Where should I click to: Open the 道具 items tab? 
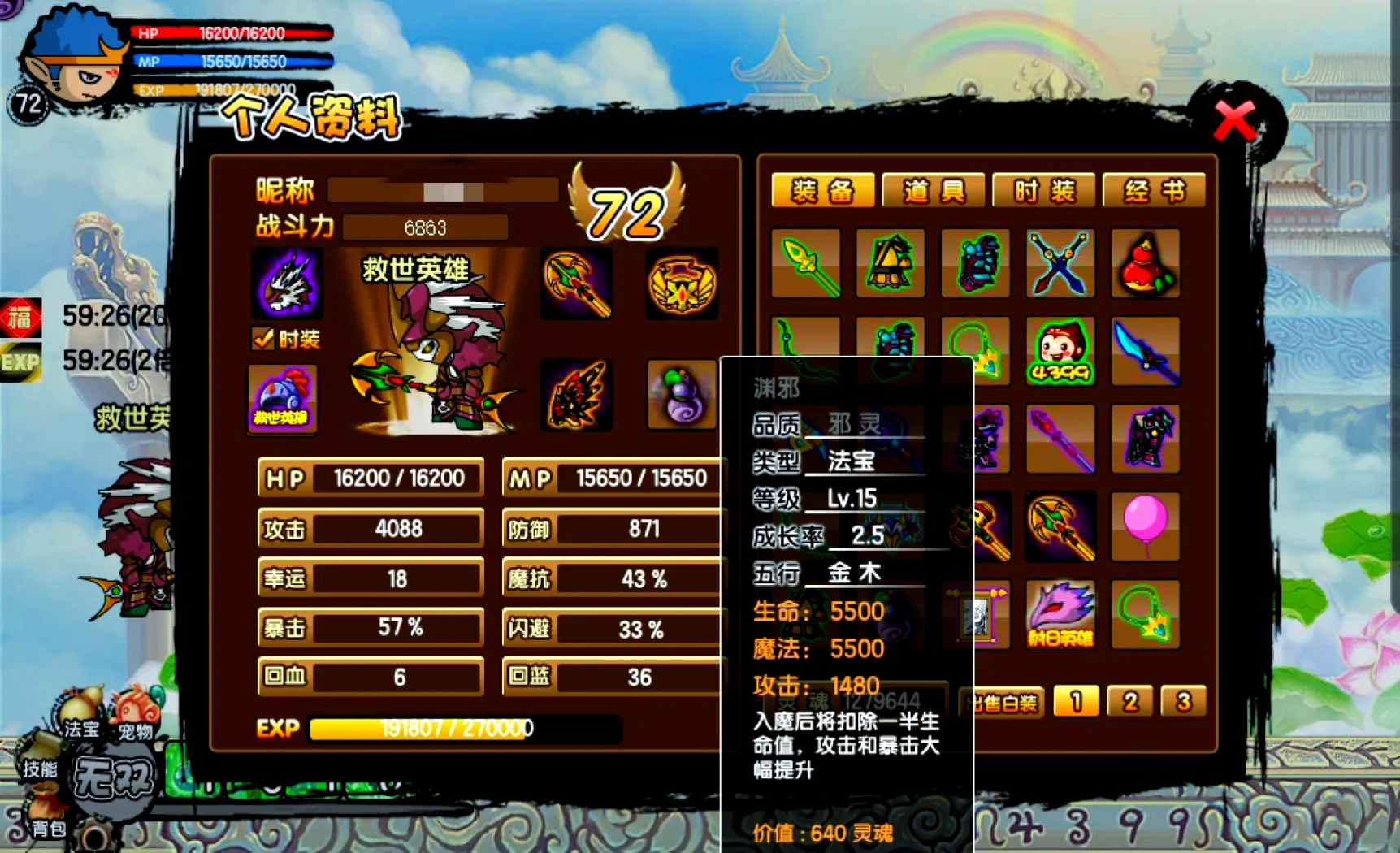(x=933, y=191)
